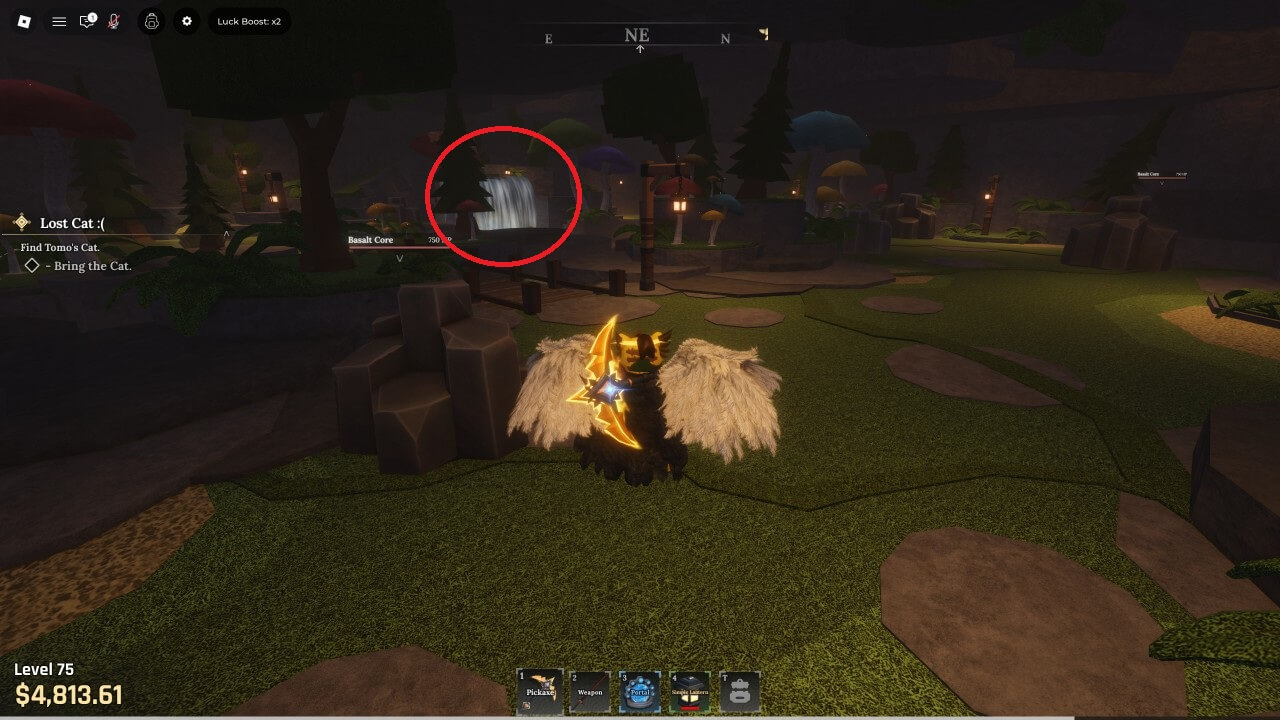The width and height of the screenshot is (1280, 720).
Task: Open the inventory bag hotbar slot
Action: click(740, 692)
